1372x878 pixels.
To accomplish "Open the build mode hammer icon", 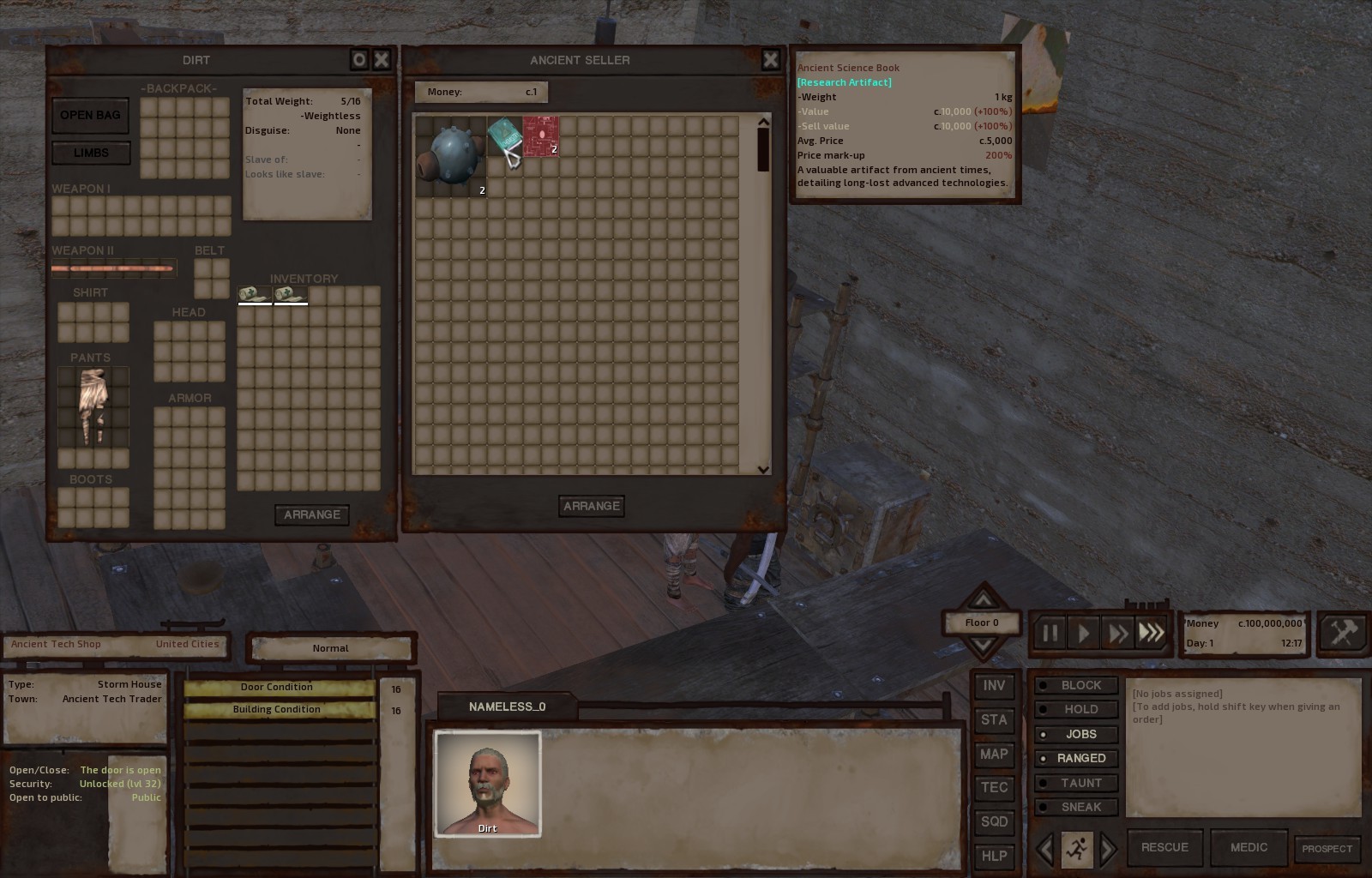I will coord(1342,634).
